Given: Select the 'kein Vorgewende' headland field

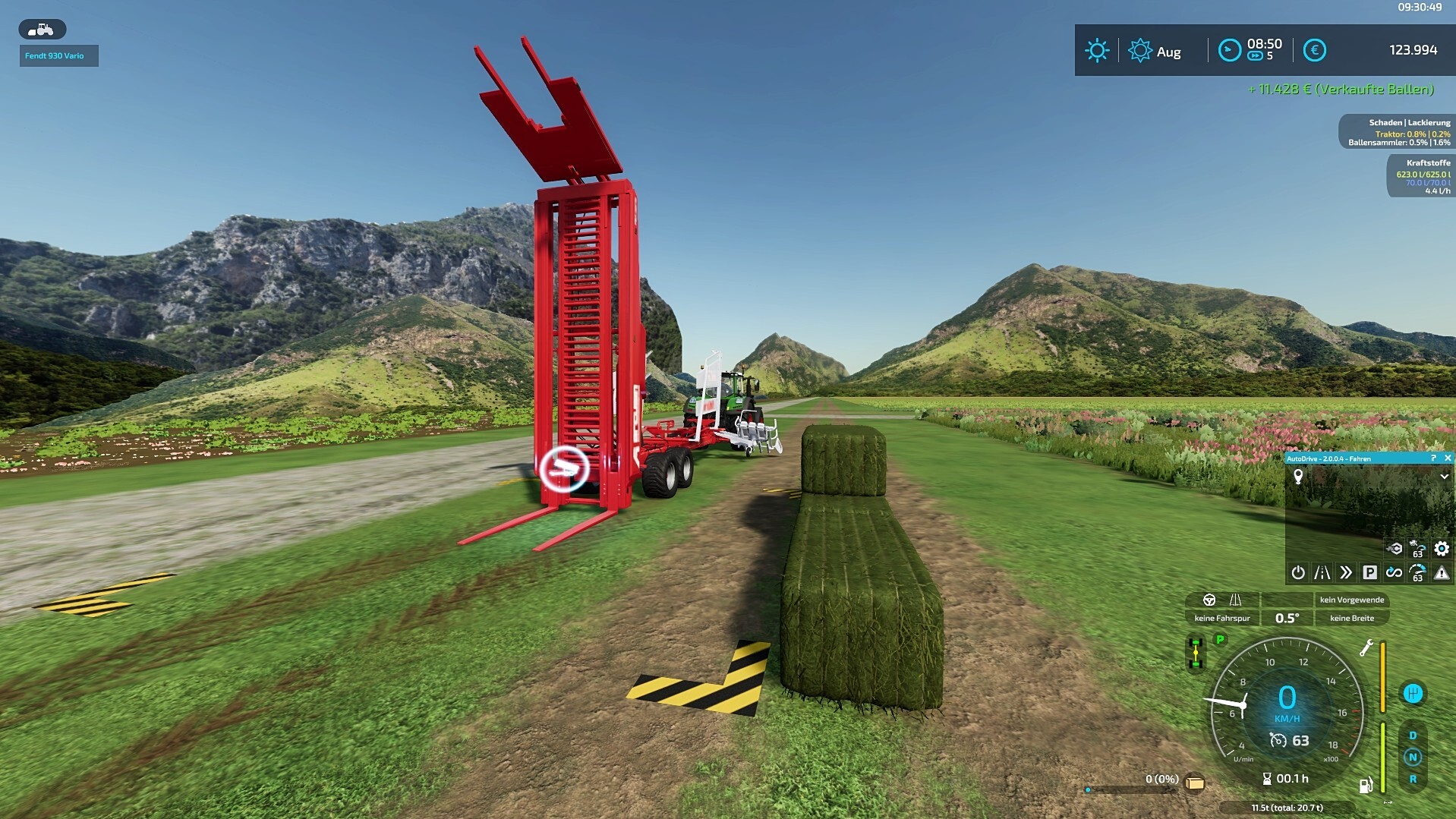Looking at the screenshot, I should 1352,600.
